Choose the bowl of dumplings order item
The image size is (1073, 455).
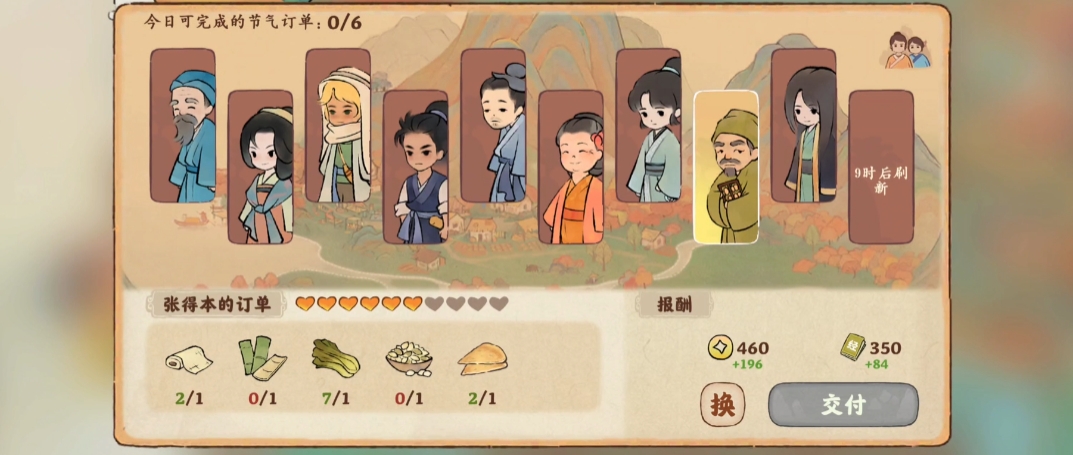[x=408, y=357]
